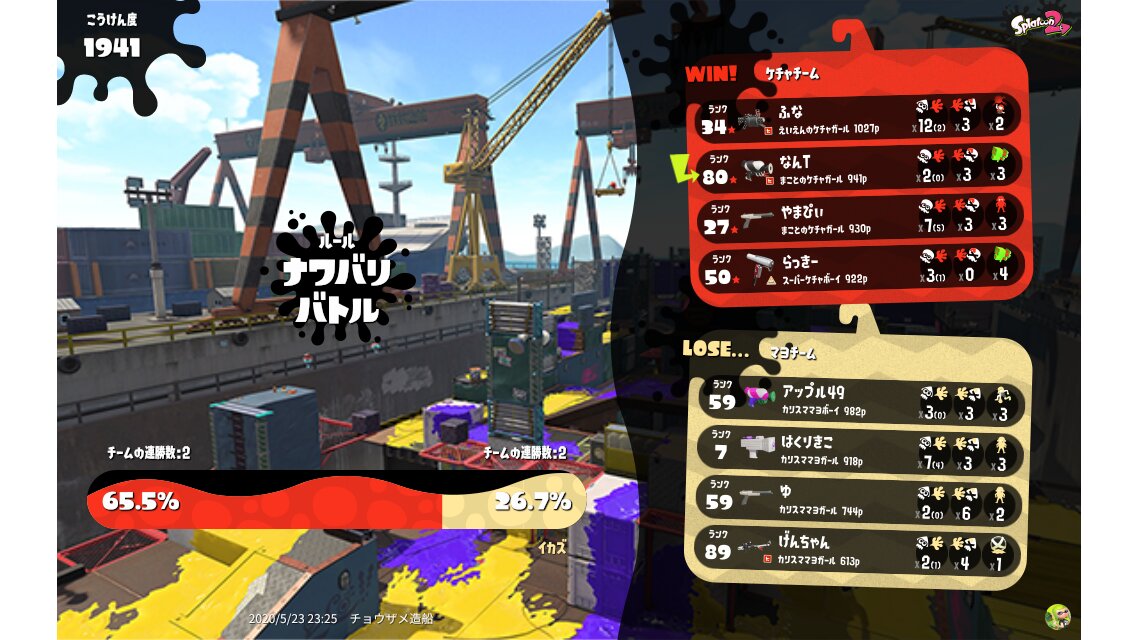
Task: Choose the player row named ゆ
Action: (x=860, y=499)
